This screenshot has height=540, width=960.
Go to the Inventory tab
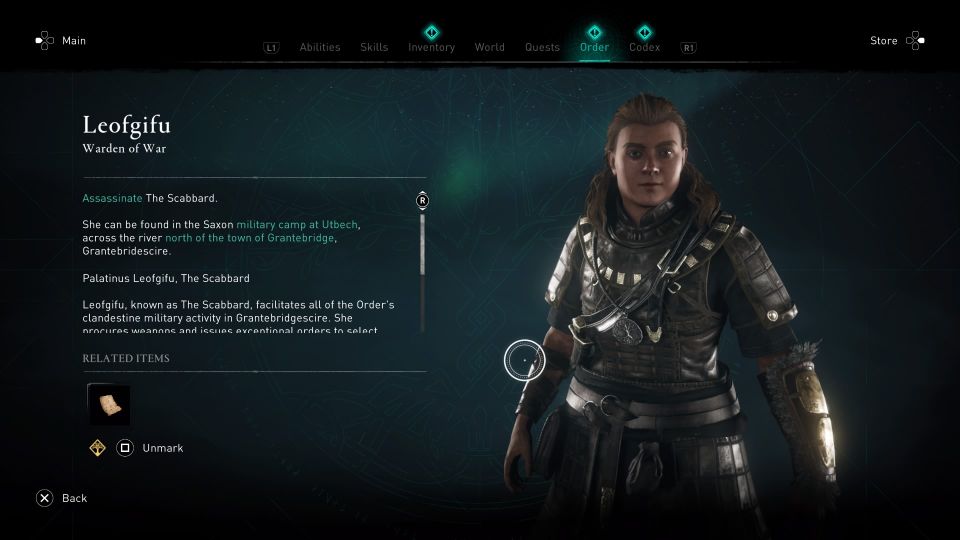431,47
